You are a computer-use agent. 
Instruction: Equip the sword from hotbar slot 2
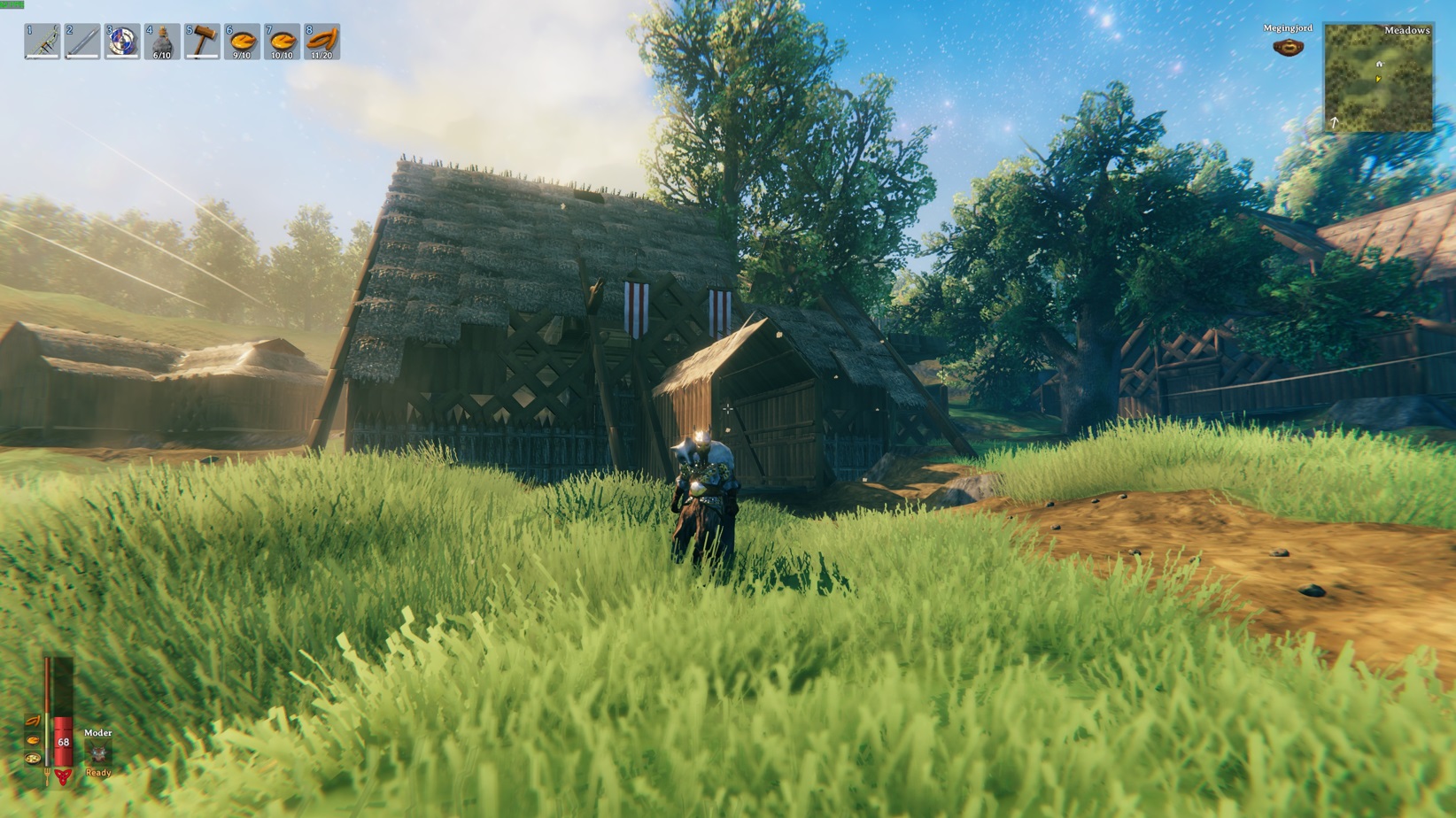click(x=82, y=40)
